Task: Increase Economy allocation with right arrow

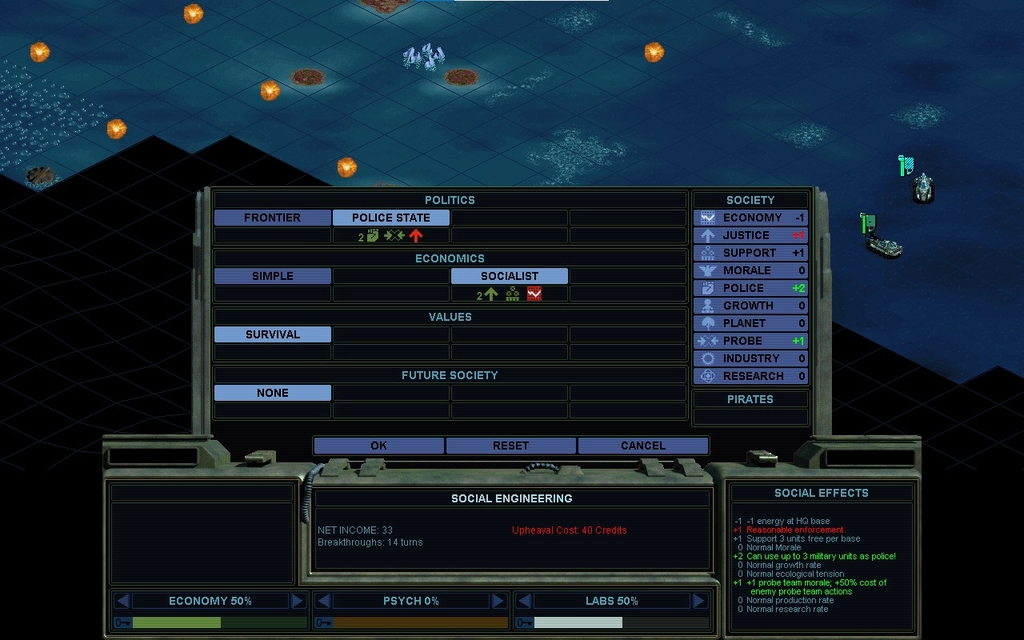Action: pos(297,601)
